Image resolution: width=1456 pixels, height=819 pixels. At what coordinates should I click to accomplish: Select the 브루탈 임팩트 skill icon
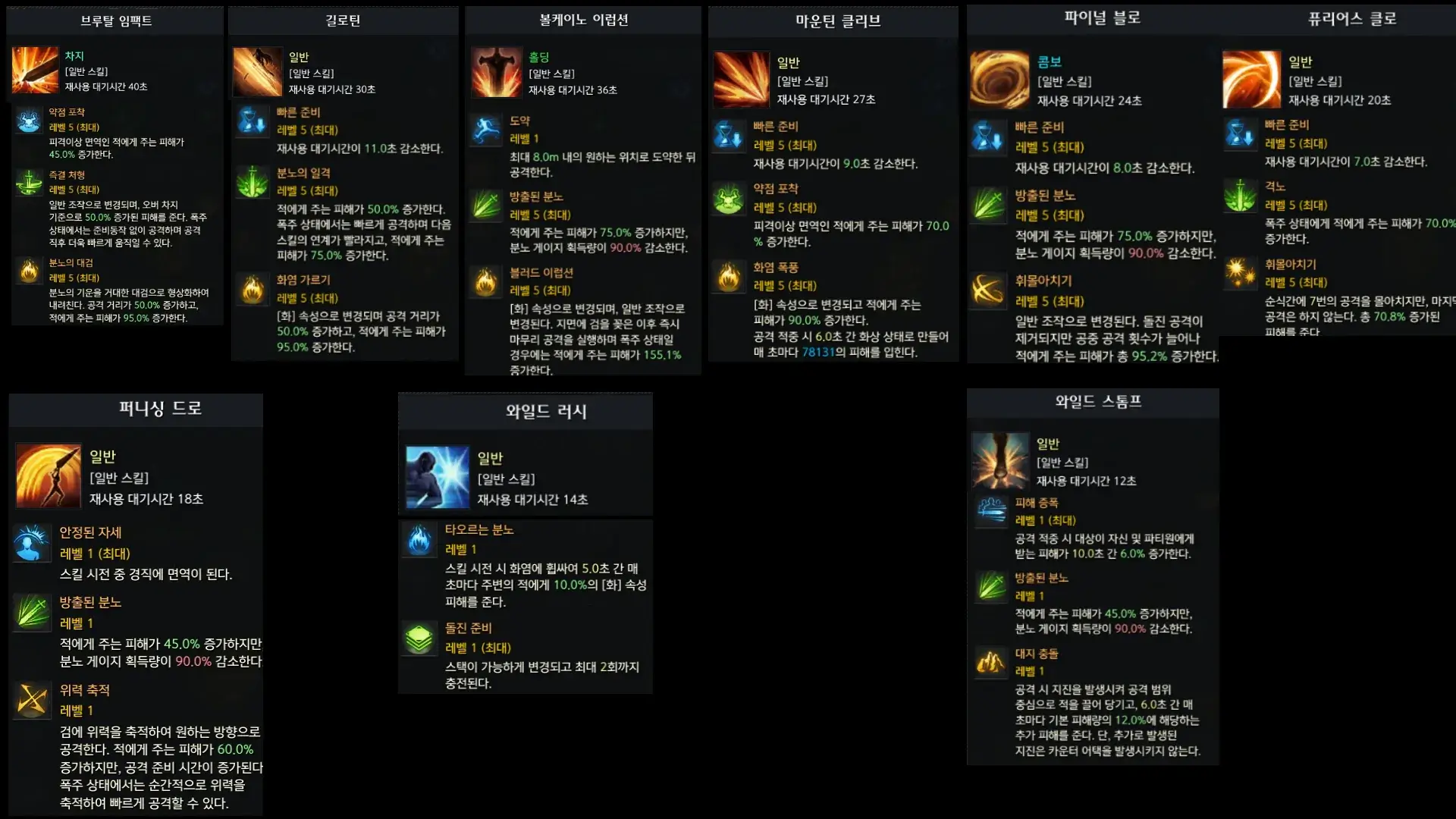[36, 71]
